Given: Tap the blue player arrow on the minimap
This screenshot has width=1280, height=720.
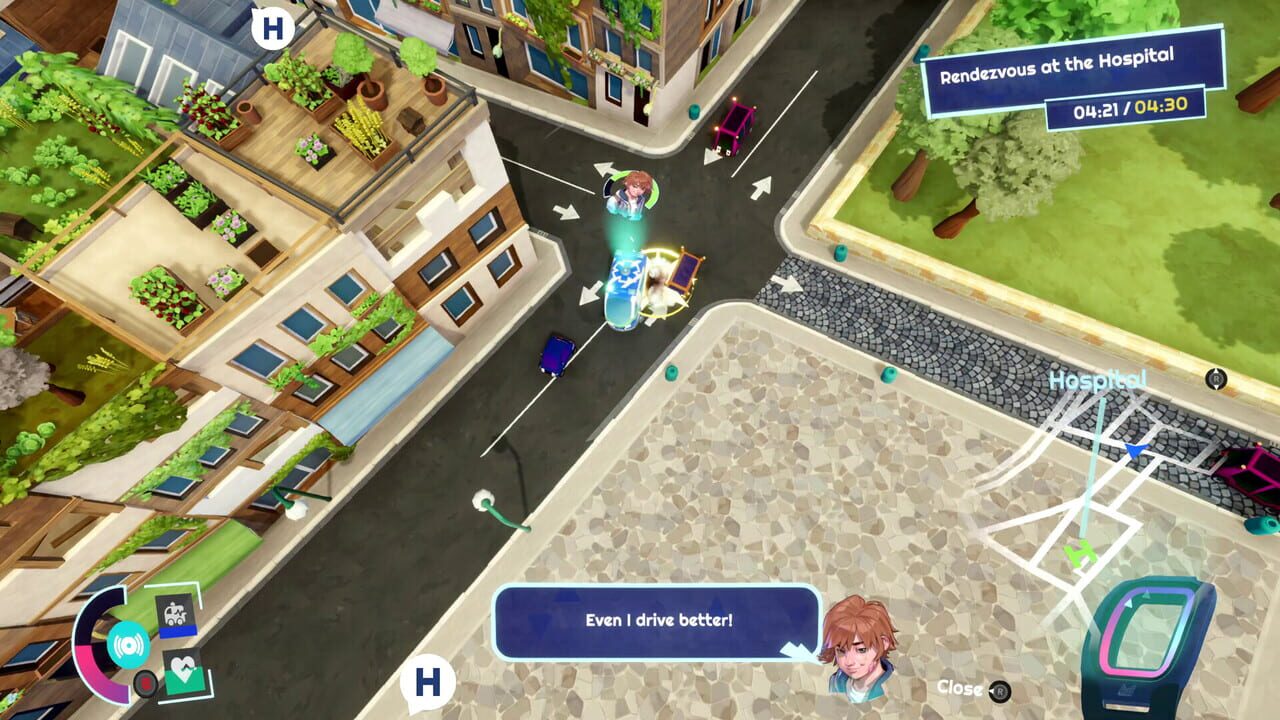Looking at the screenshot, I should coord(1135,453).
